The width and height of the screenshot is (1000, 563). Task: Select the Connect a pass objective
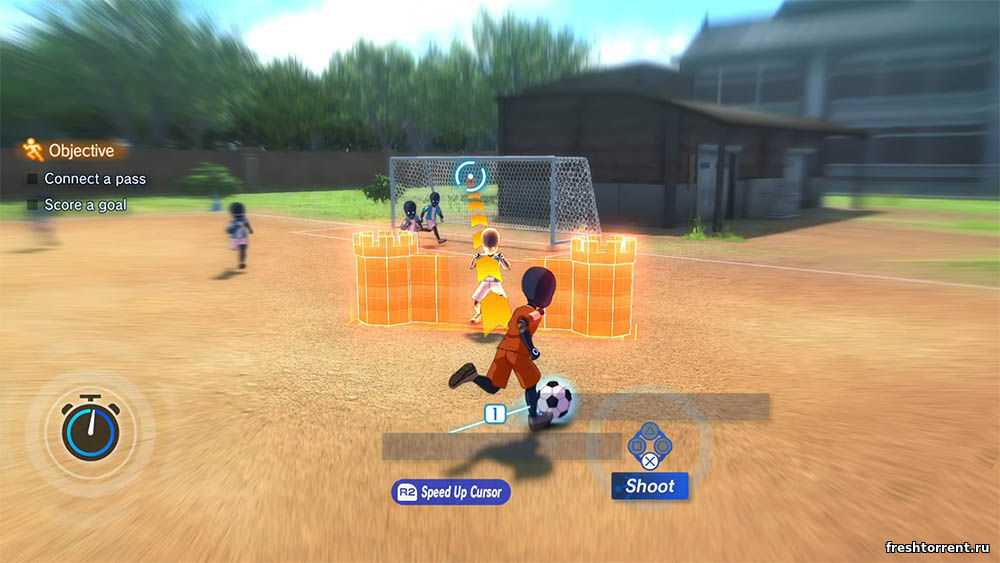pos(94,179)
